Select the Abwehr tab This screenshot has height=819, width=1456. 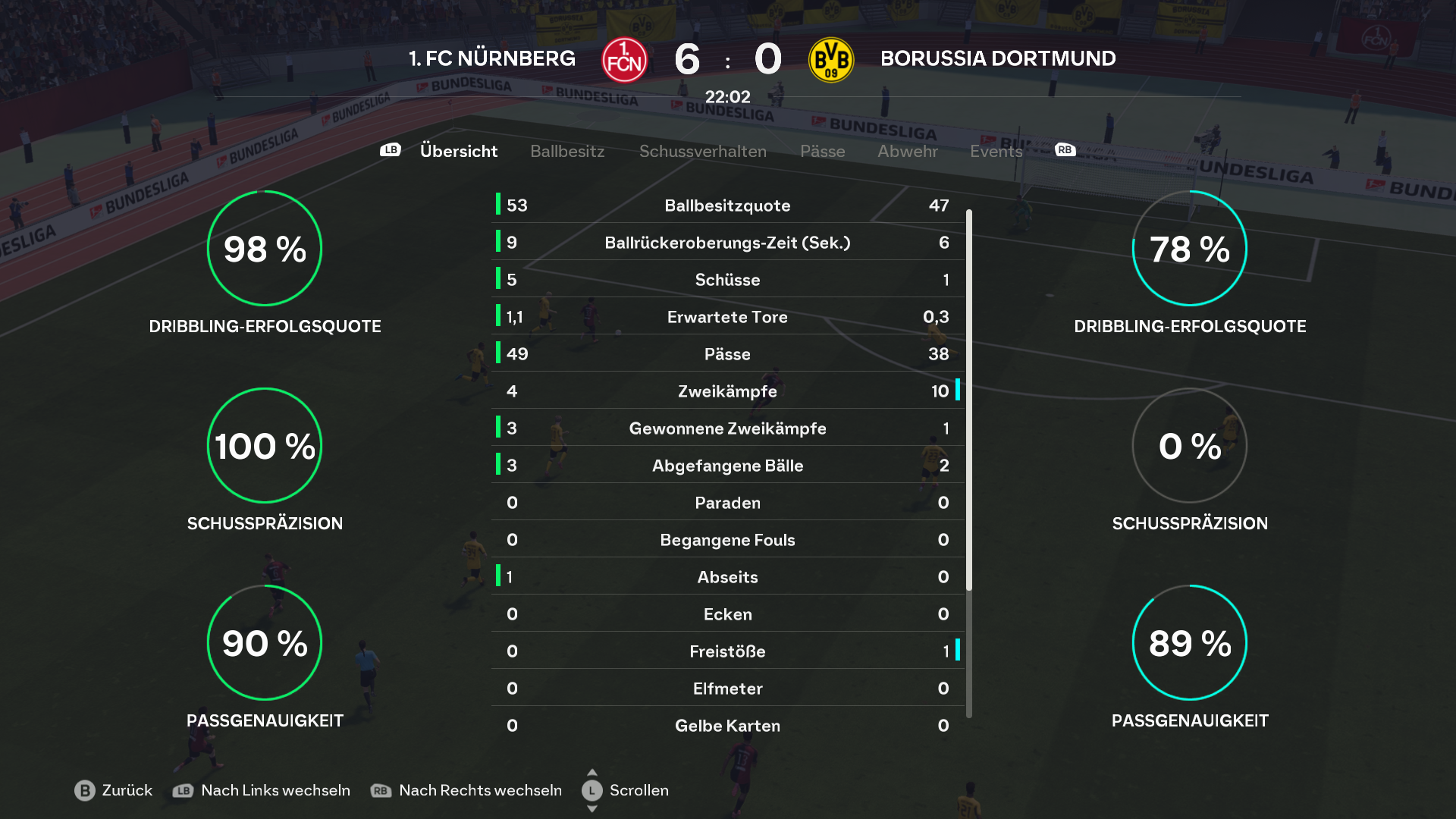click(907, 151)
